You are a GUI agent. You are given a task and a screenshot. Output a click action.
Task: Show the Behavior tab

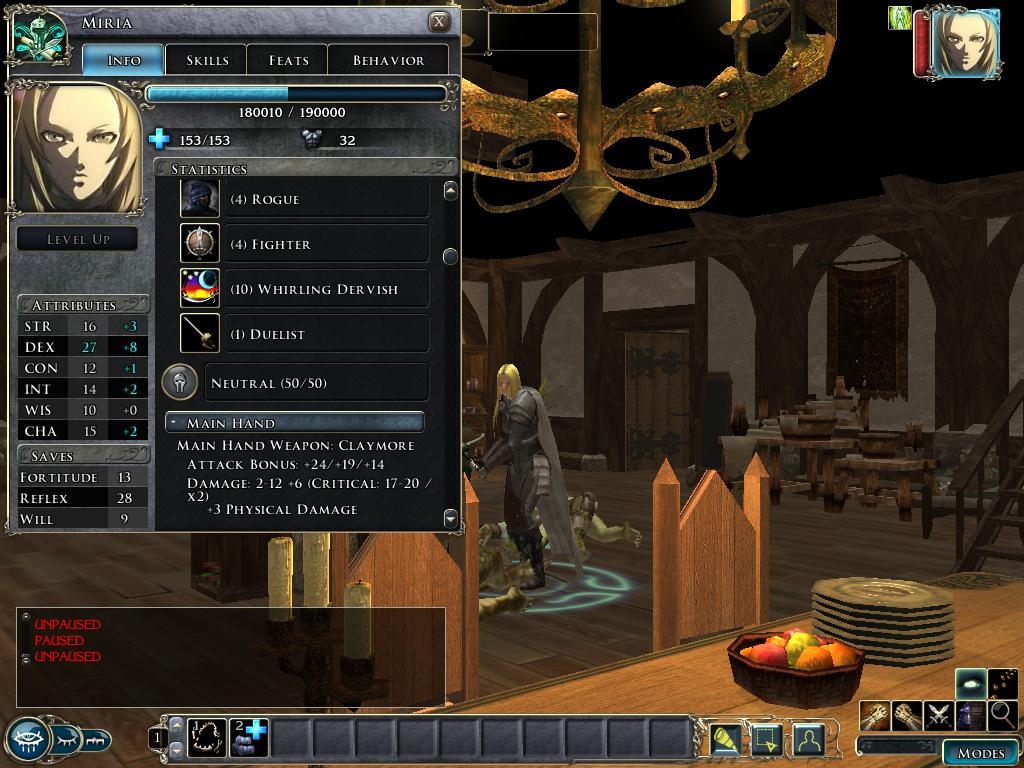click(x=388, y=60)
